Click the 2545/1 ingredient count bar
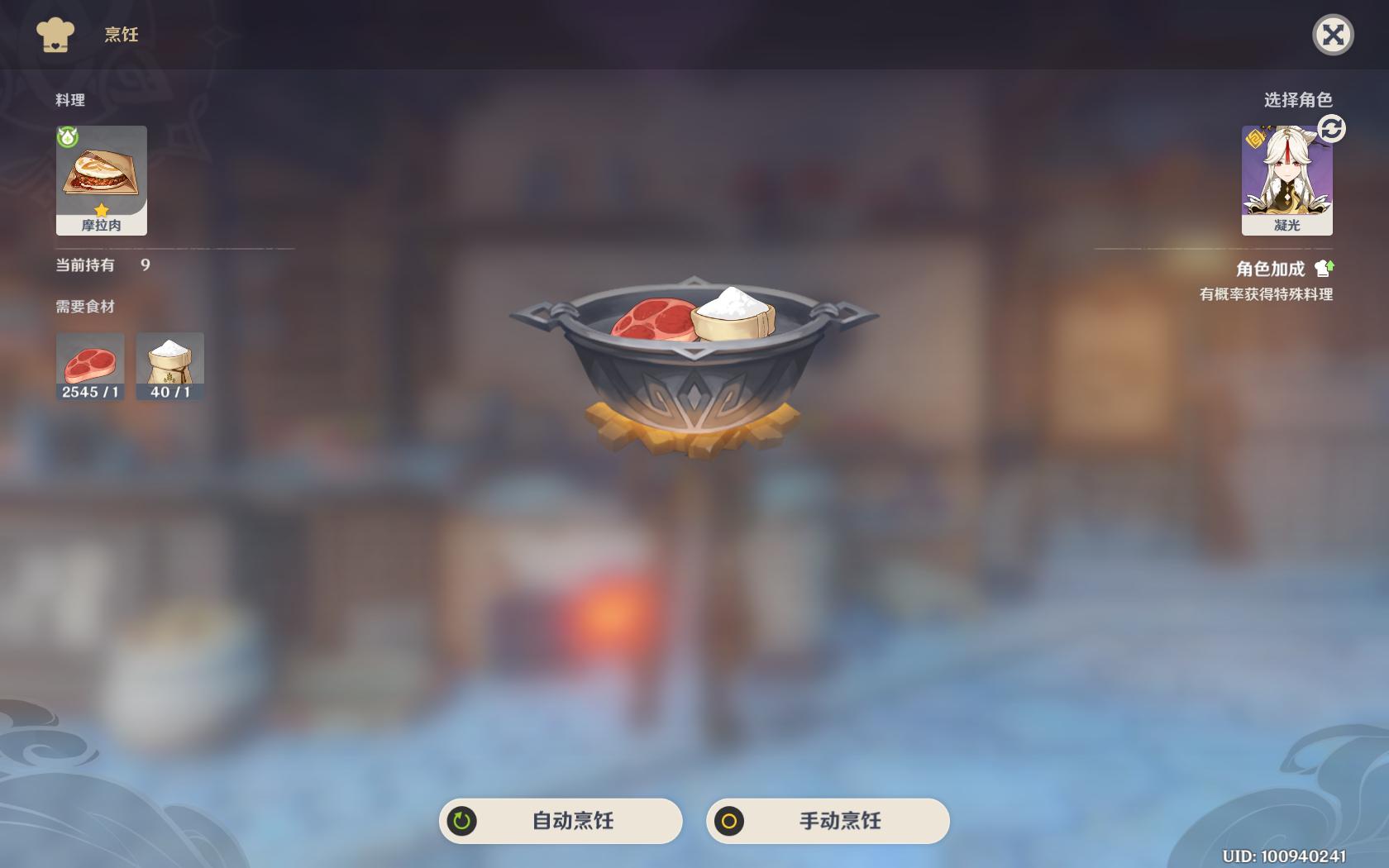The height and width of the screenshot is (868, 1389). tap(89, 394)
